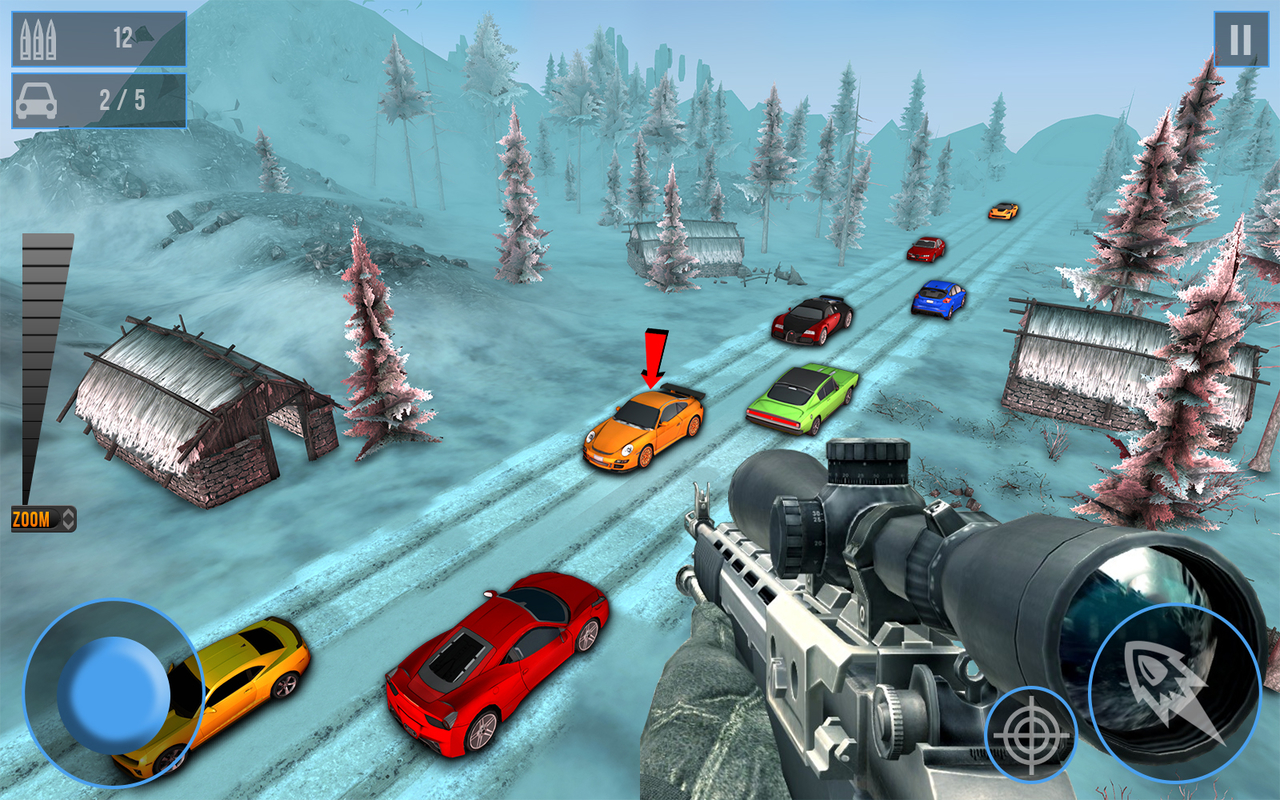The image size is (1280, 800).
Task: Adjust the vertical zoom level bar
Action: click(40, 360)
